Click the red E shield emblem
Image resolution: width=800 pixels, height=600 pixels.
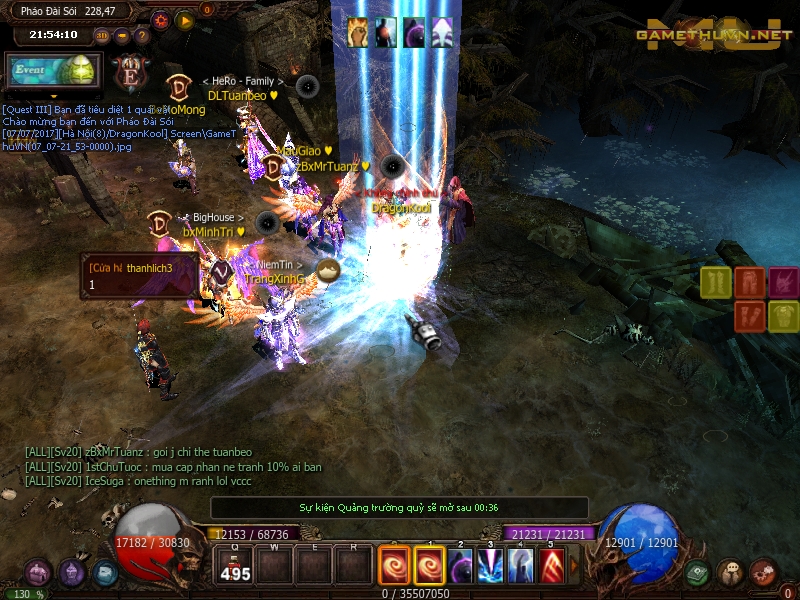(129, 73)
